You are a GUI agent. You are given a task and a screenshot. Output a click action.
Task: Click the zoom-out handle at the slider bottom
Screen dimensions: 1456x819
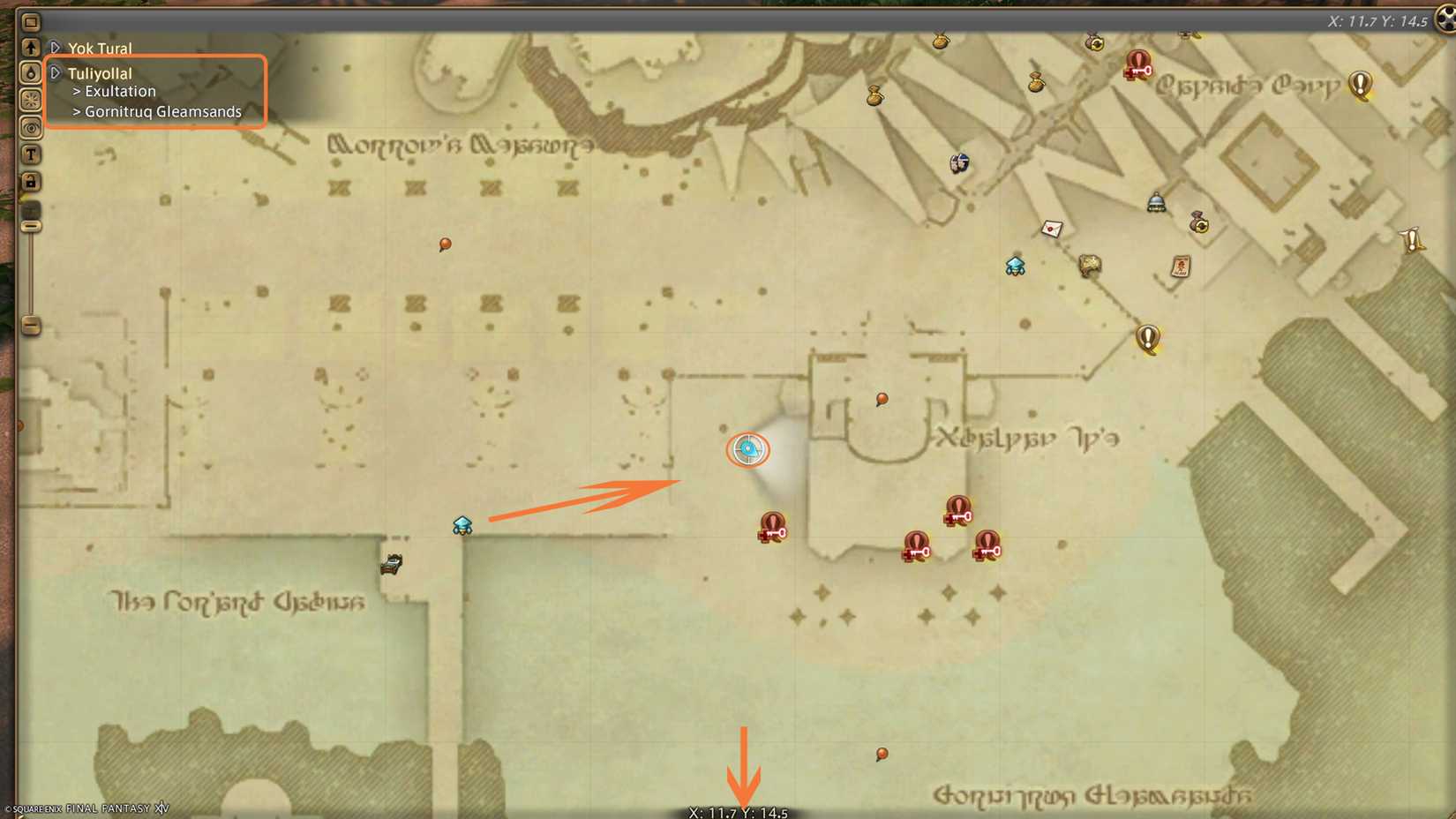click(x=31, y=327)
